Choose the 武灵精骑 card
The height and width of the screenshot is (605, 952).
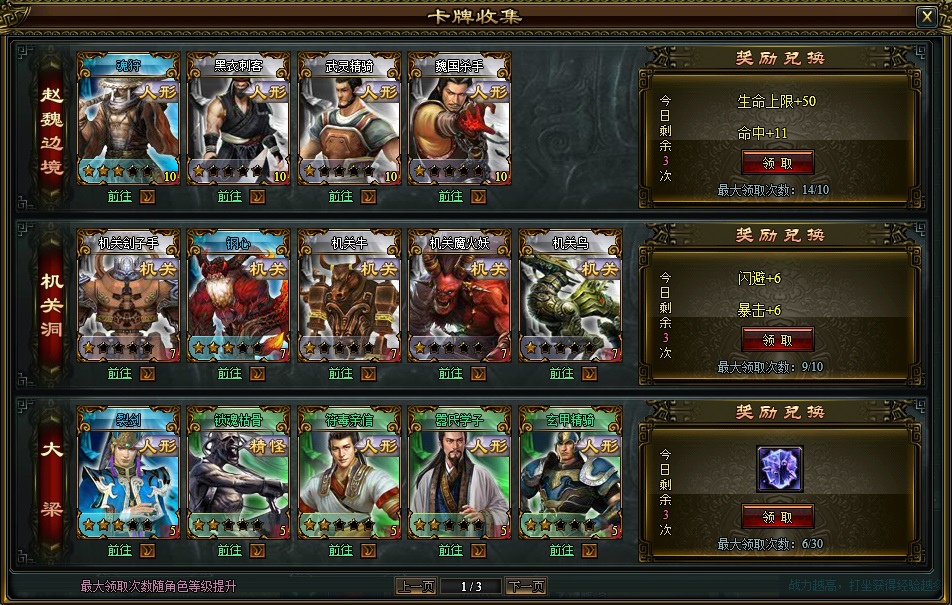pyautogui.click(x=349, y=119)
